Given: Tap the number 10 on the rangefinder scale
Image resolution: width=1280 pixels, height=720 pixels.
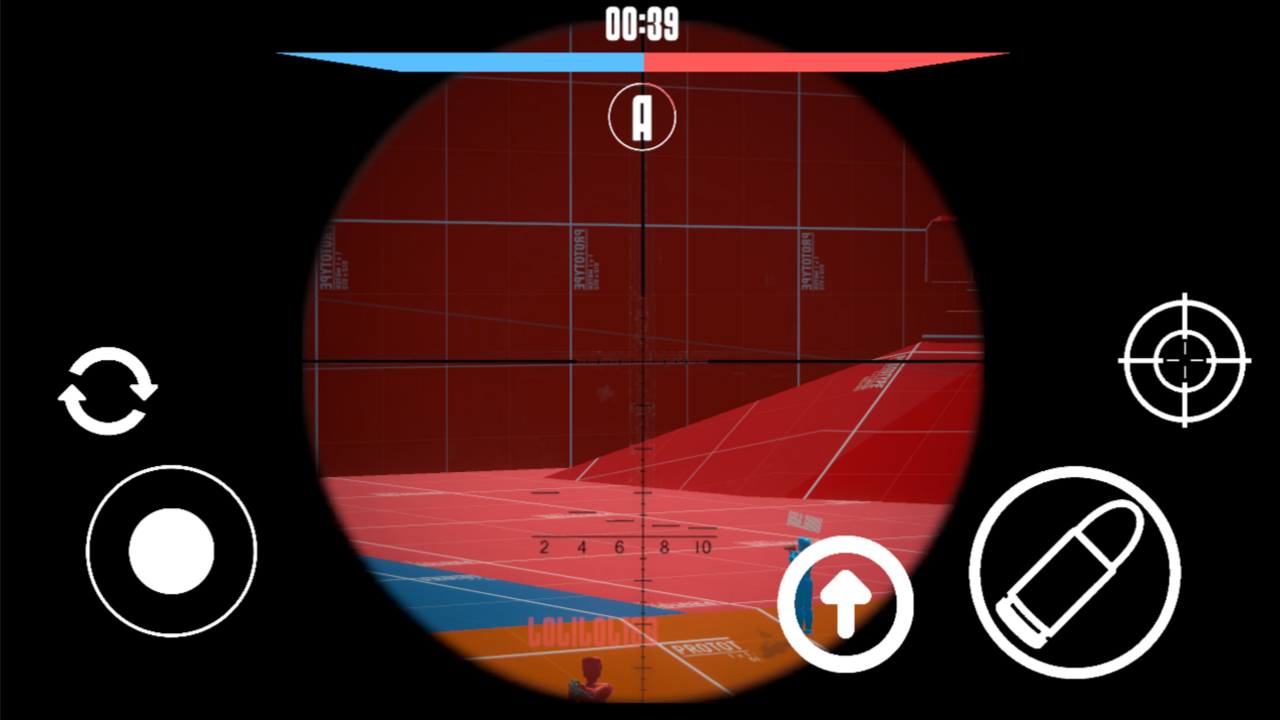Looking at the screenshot, I should pyautogui.click(x=703, y=547).
